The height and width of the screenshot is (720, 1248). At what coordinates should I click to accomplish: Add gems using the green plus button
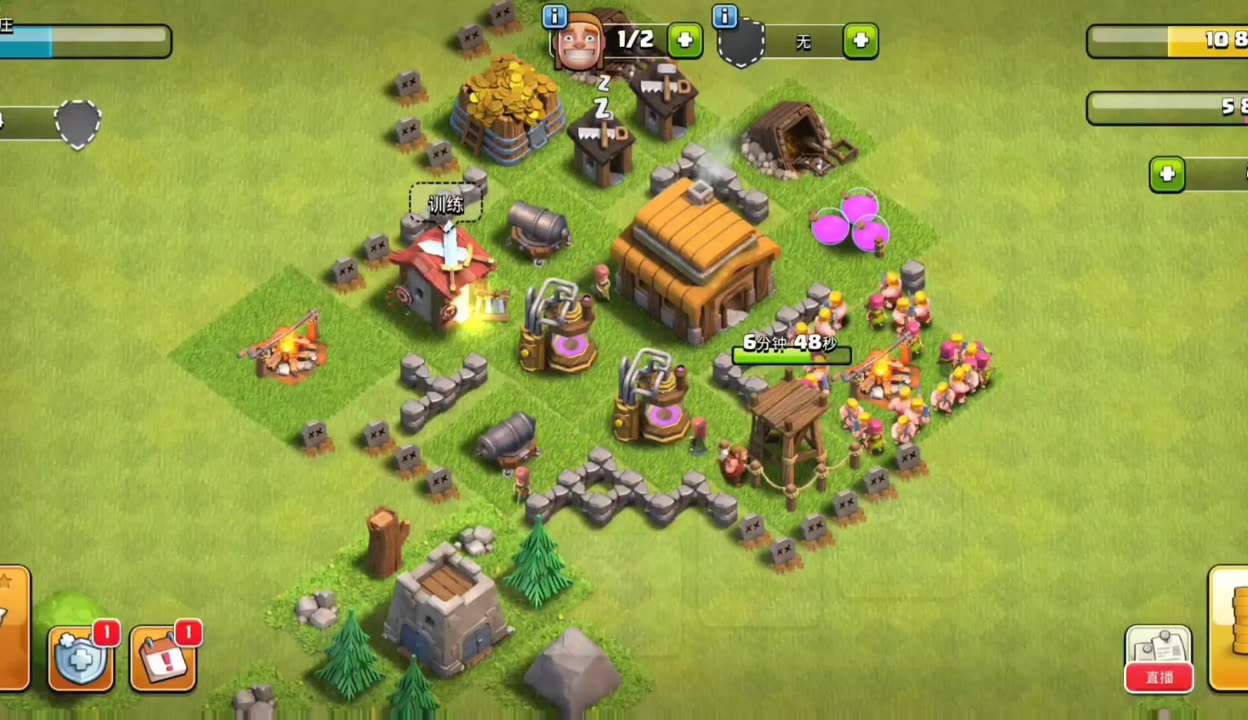coord(1166,175)
